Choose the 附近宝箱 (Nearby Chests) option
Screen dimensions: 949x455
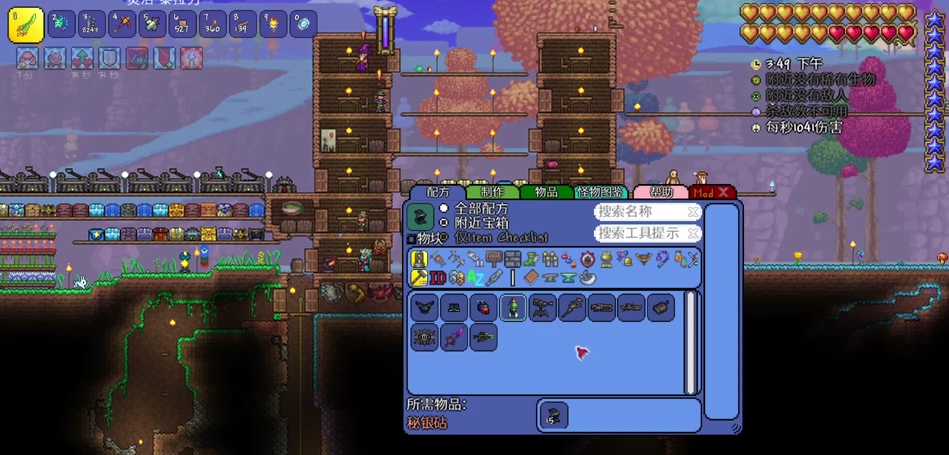click(444, 222)
